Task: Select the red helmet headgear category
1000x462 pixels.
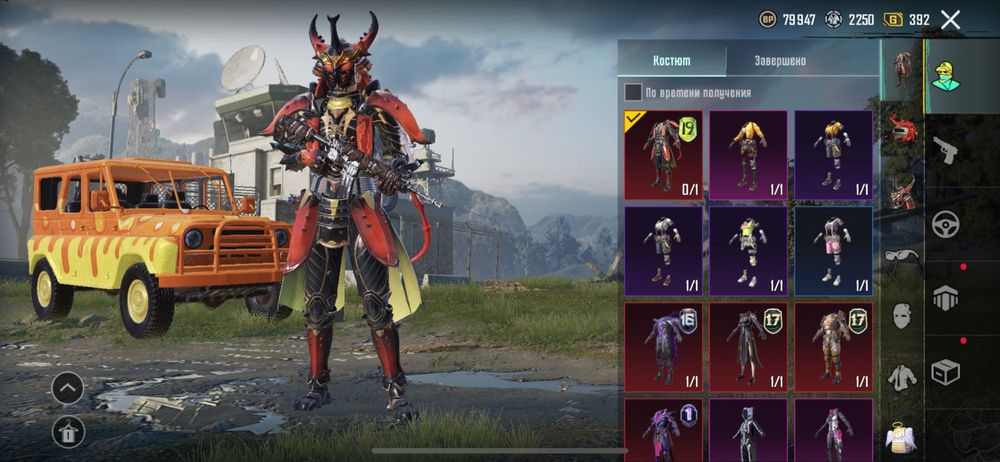Action: [902, 130]
